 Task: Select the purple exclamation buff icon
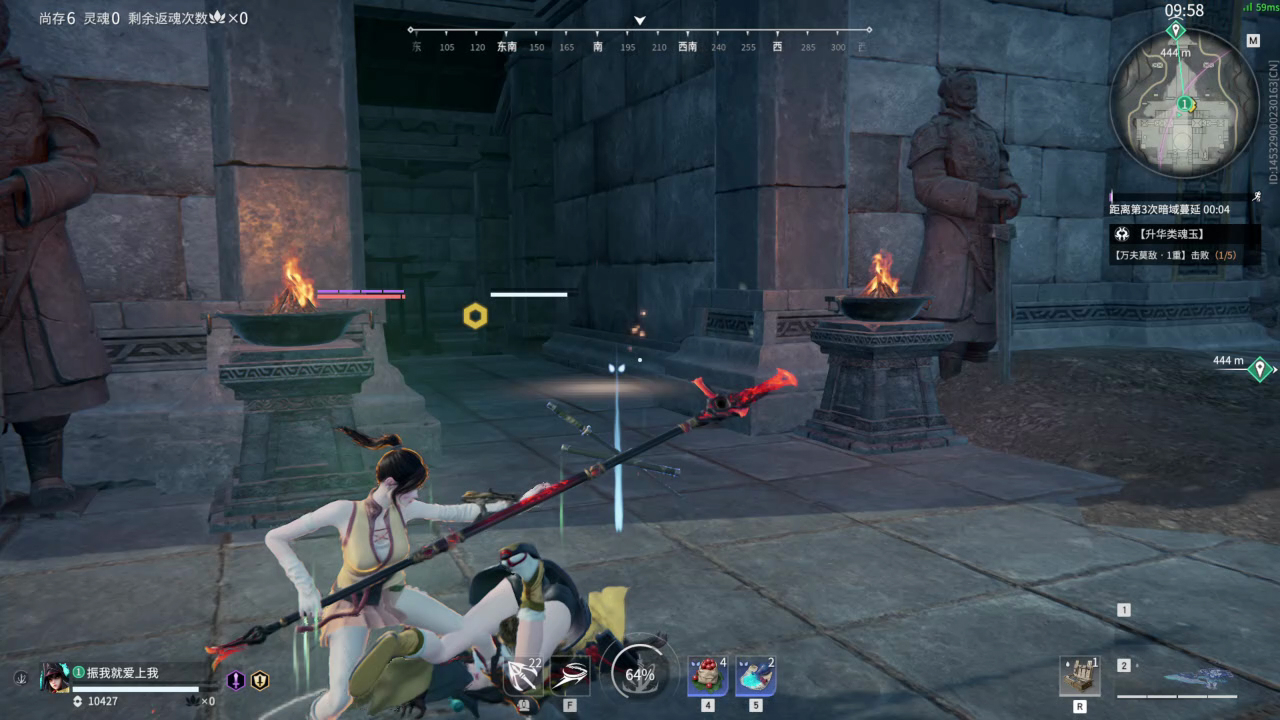pos(236,680)
